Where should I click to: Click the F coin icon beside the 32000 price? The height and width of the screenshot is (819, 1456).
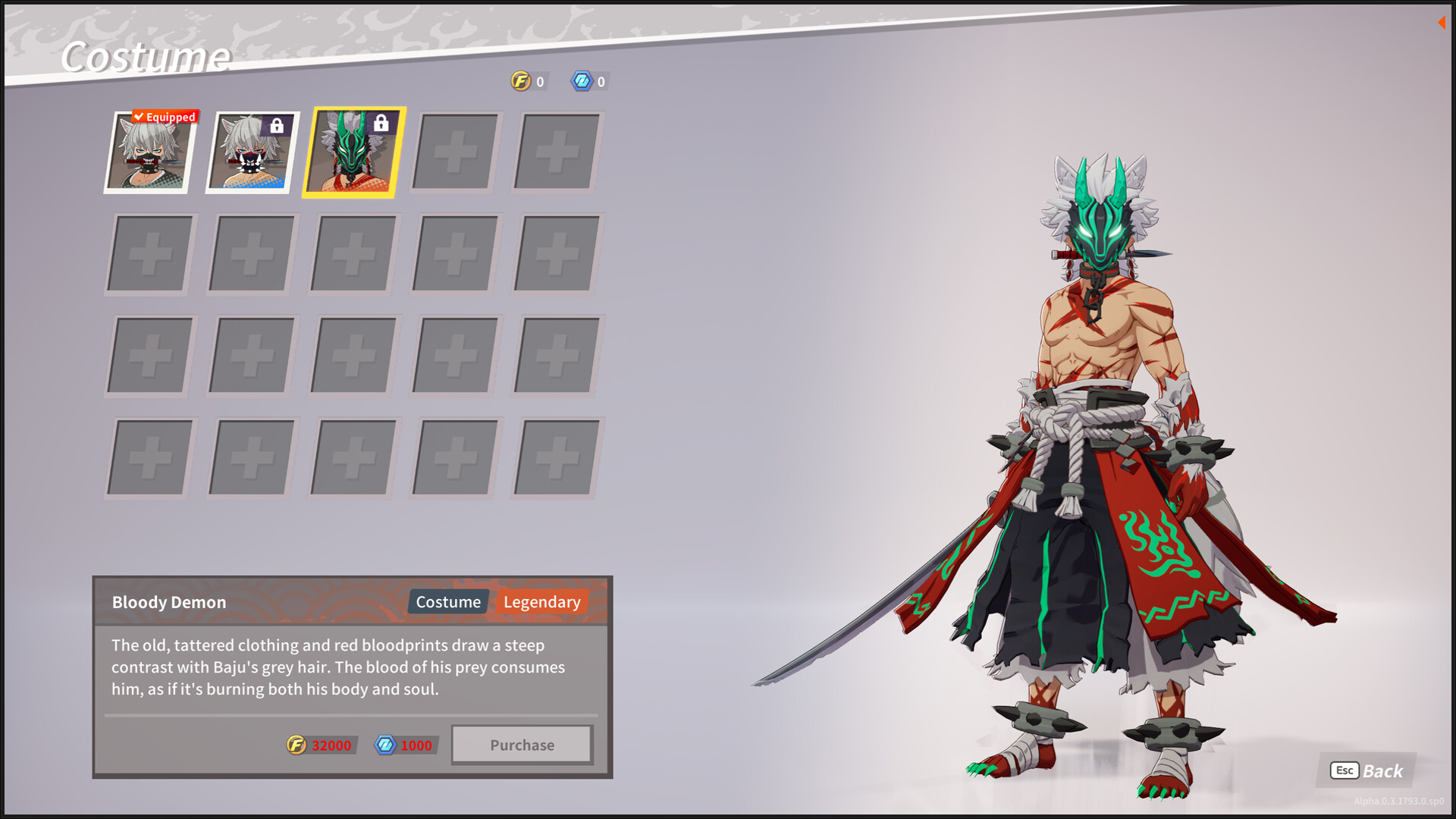297,745
